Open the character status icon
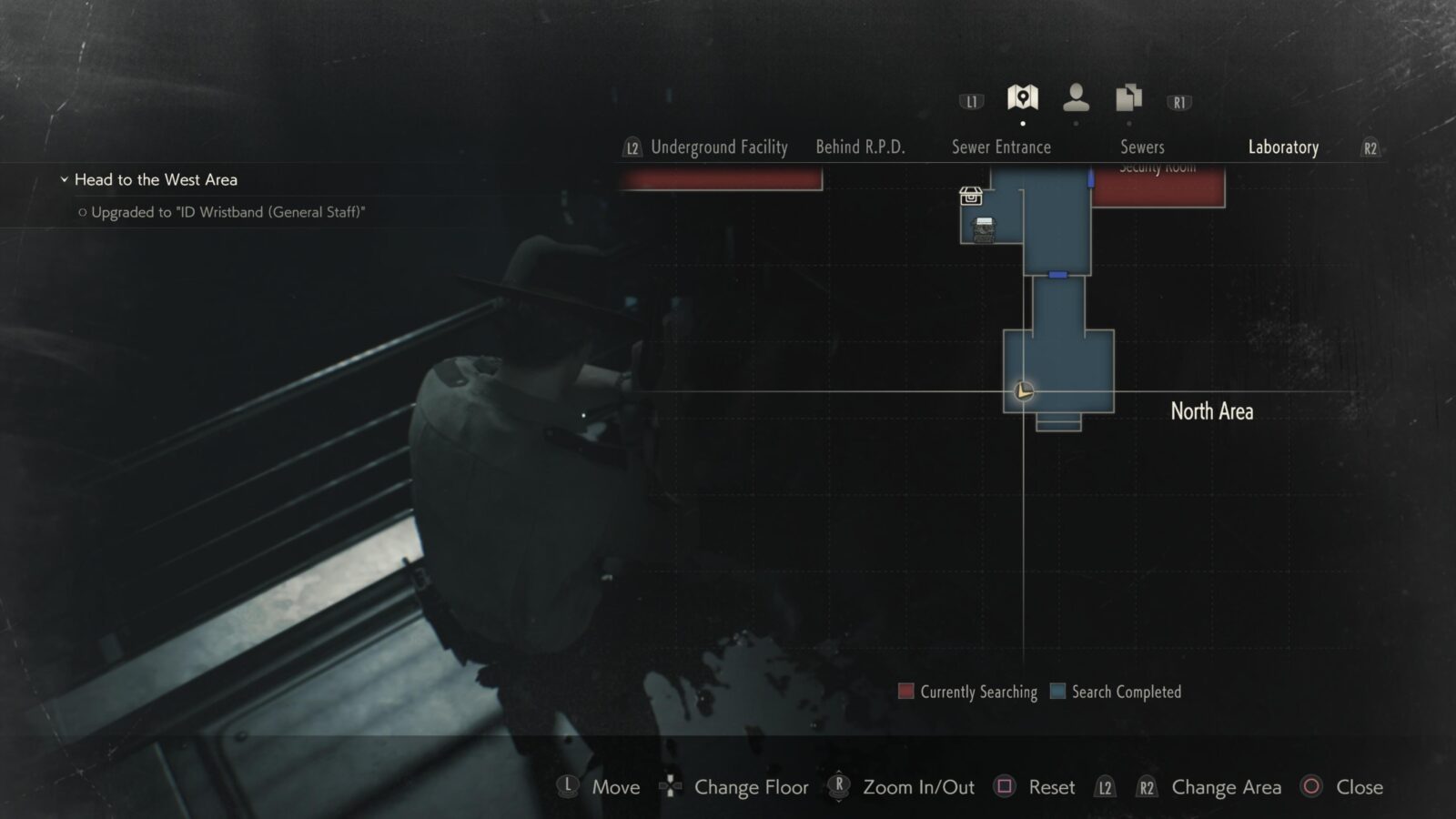Image resolution: width=1456 pixels, height=819 pixels. click(1077, 96)
